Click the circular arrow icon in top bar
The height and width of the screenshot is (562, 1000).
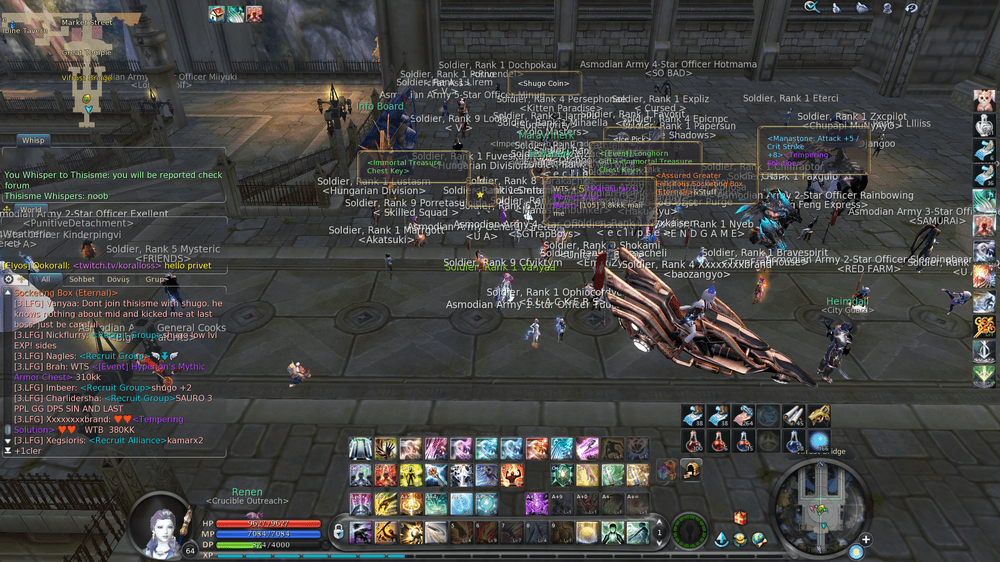pos(911,7)
